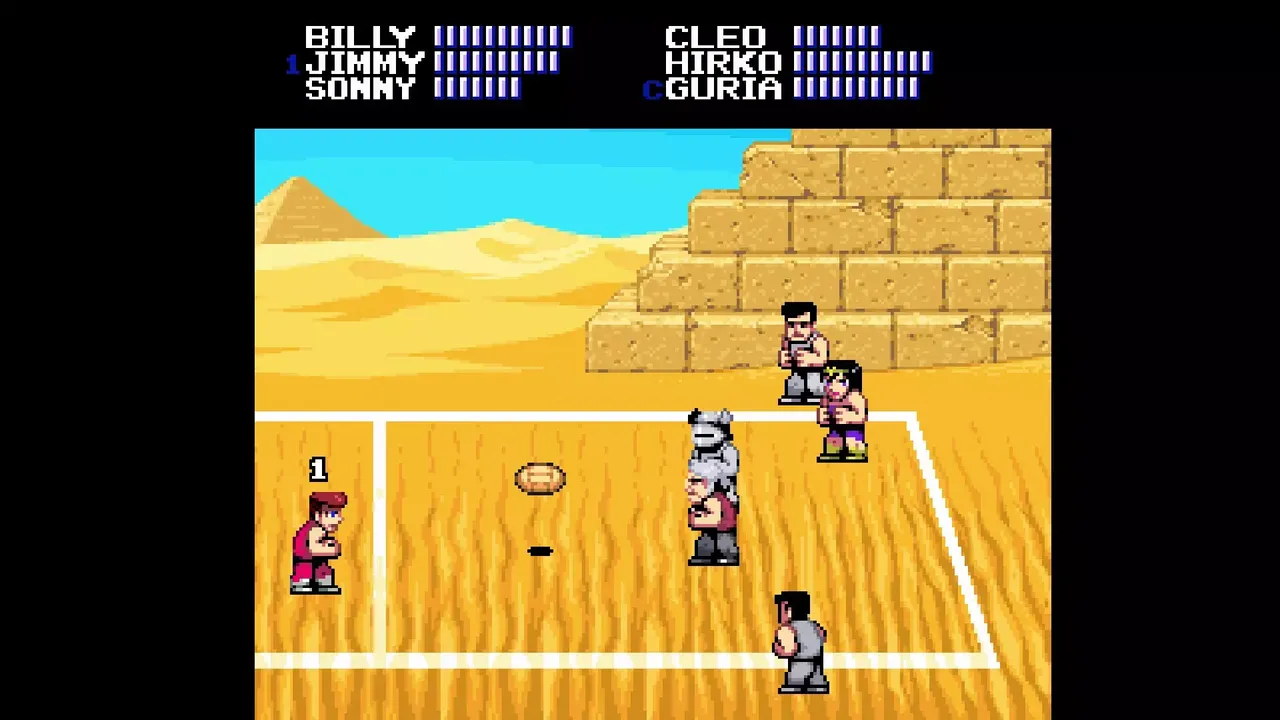
Task: Toggle the C indicator next to GURIA
Action: 655,91
